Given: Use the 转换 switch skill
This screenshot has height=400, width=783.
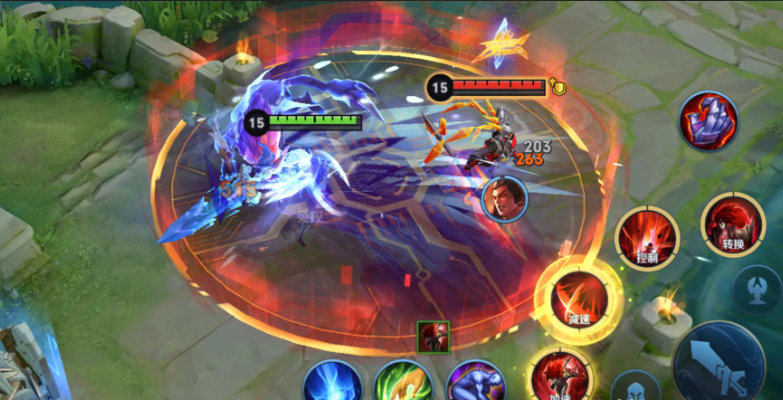Looking at the screenshot, I should [x=733, y=224].
